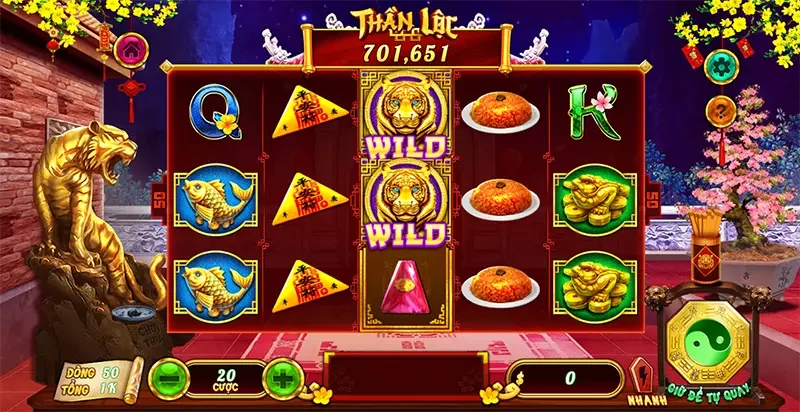Decrease the bet with the green minus button
The height and width of the screenshot is (412, 800).
pyautogui.click(x=166, y=378)
